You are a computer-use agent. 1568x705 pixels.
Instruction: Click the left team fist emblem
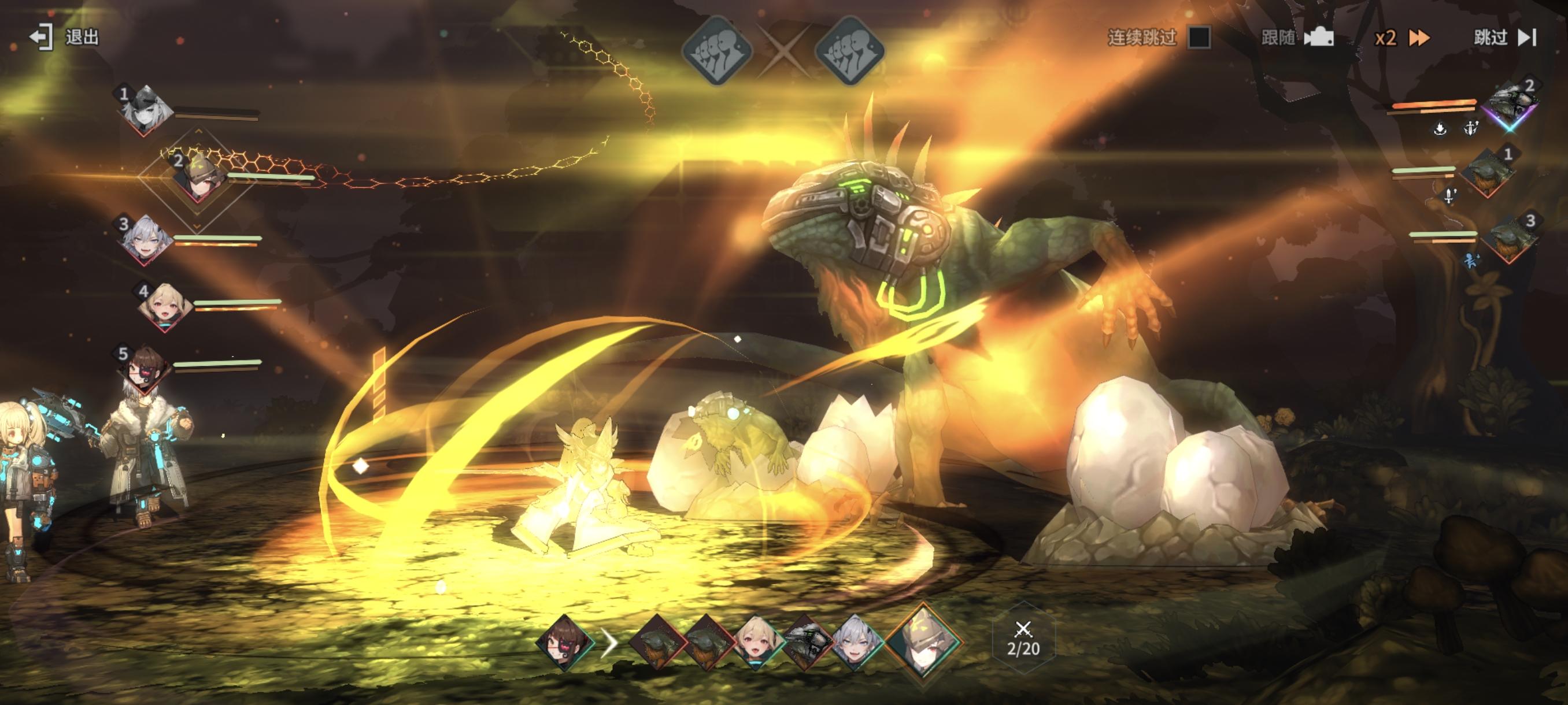pyautogui.click(x=717, y=50)
